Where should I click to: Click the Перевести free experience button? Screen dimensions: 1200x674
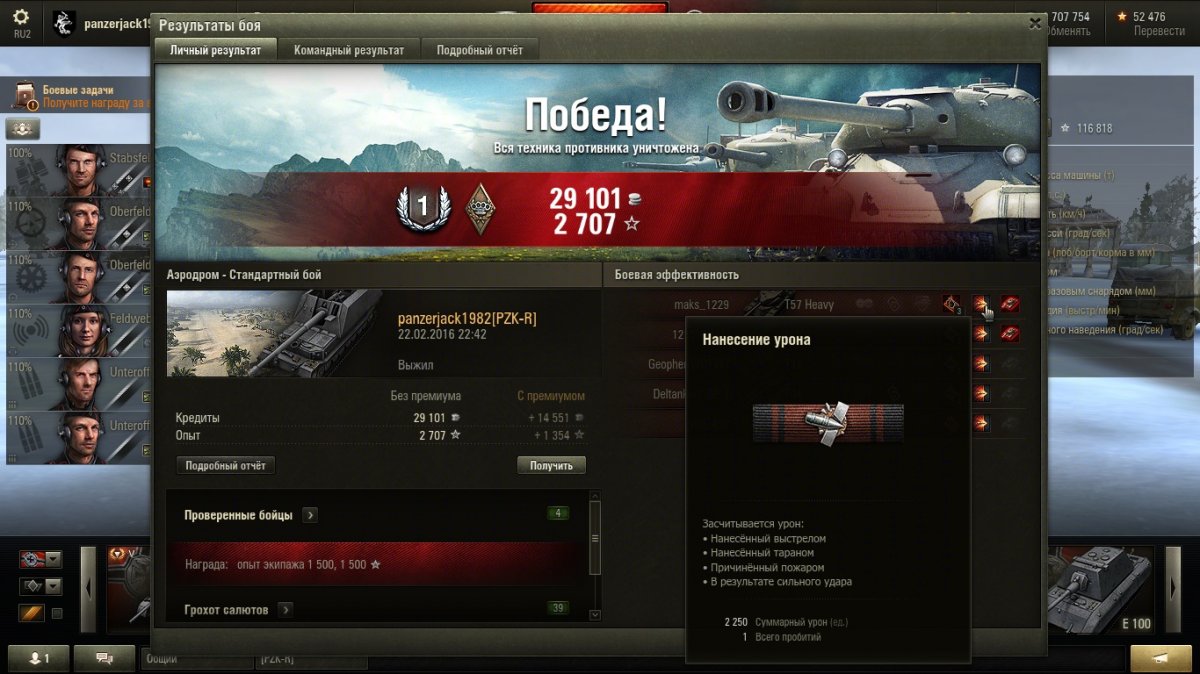(x=1159, y=31)
